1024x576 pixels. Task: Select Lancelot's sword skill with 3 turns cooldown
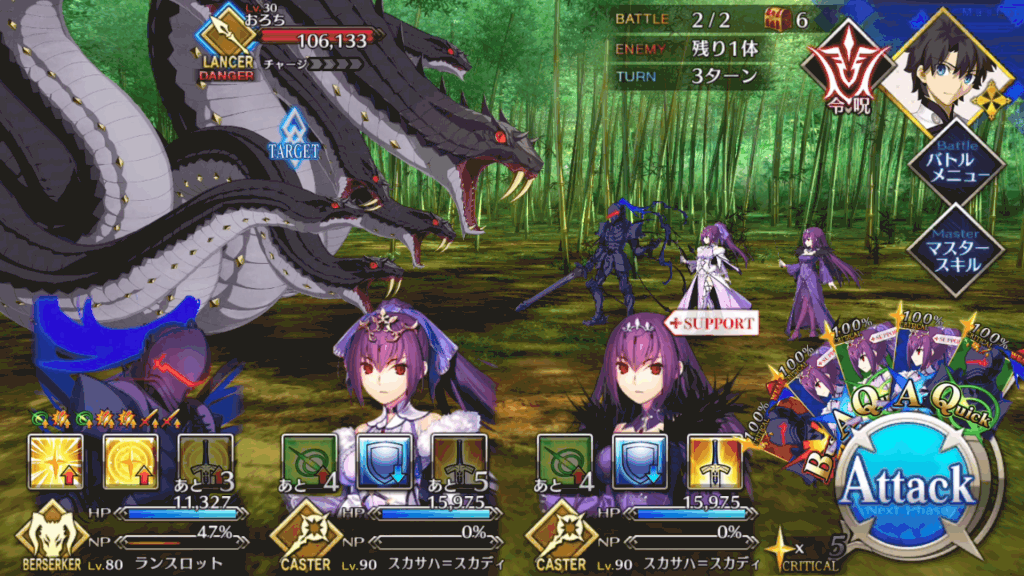[206, 461]
